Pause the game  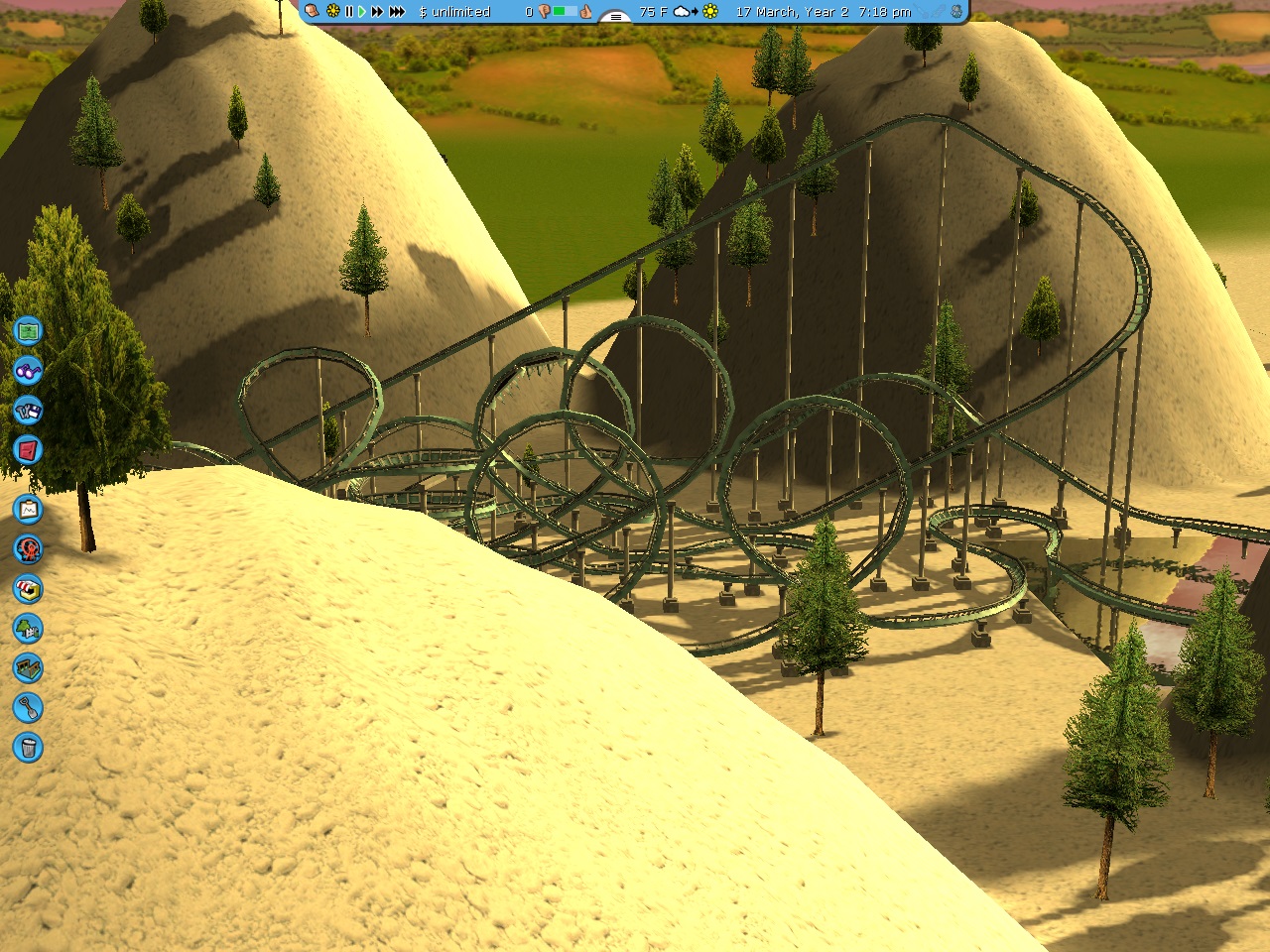tap(348, 12)
